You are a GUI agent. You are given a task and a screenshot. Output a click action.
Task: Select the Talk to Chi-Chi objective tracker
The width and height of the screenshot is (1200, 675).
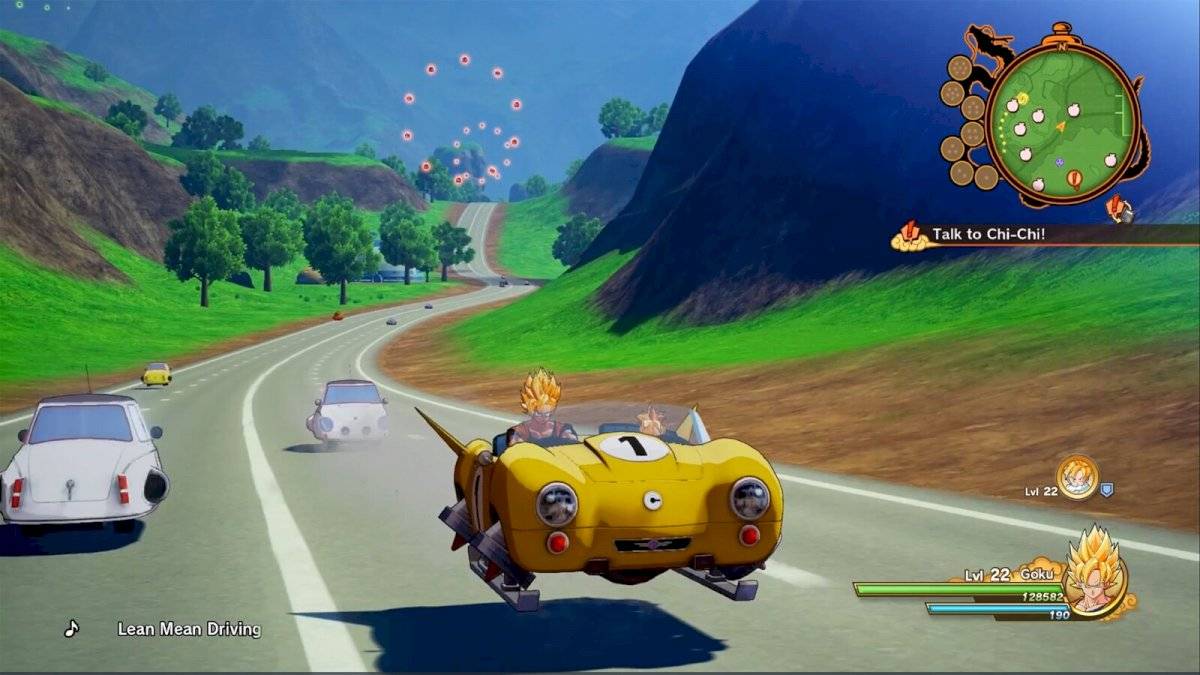click(988, 235)
